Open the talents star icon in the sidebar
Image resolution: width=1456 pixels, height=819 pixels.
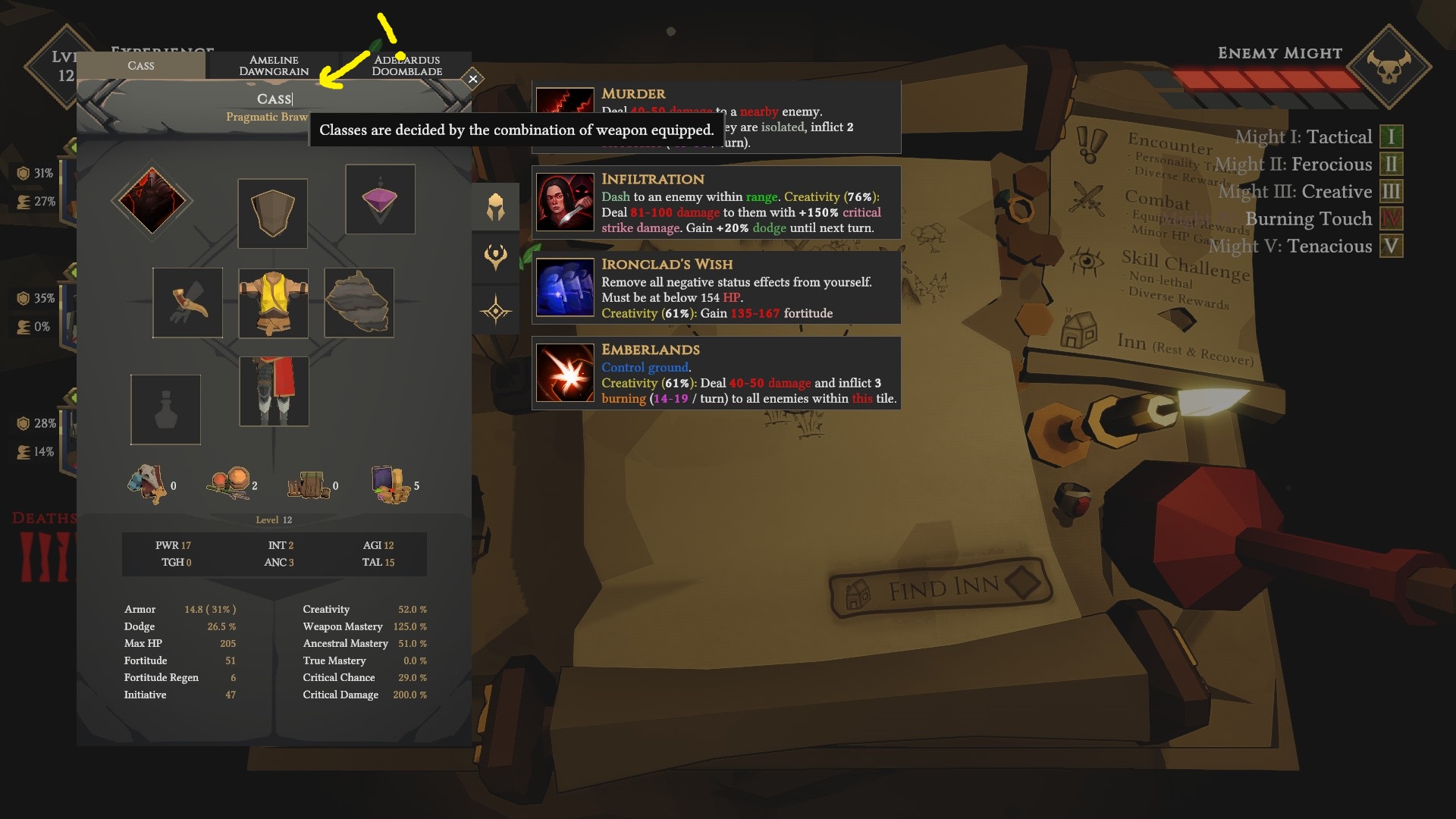click(x=497, y=309)
